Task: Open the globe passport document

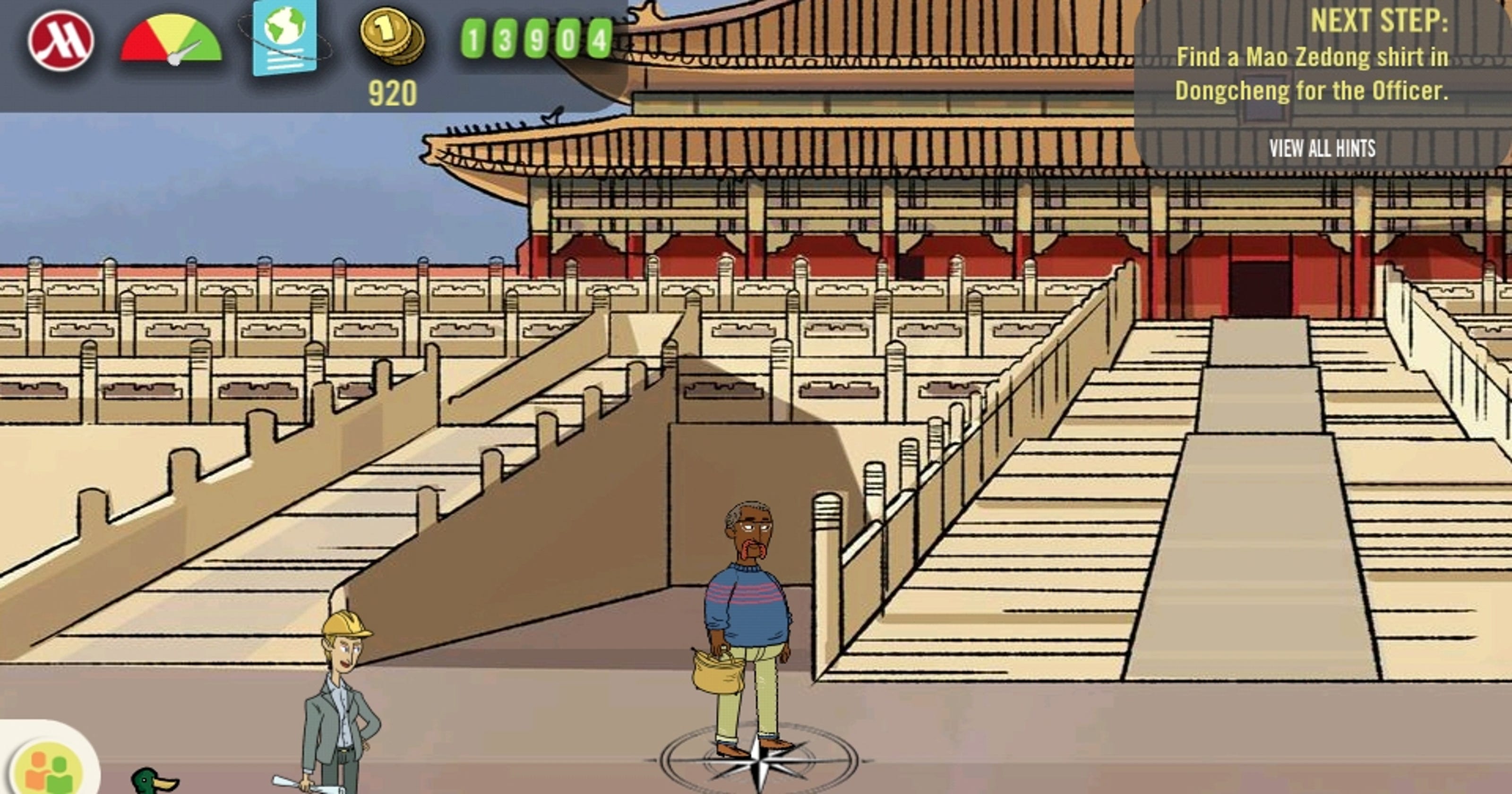Action: 284,38
